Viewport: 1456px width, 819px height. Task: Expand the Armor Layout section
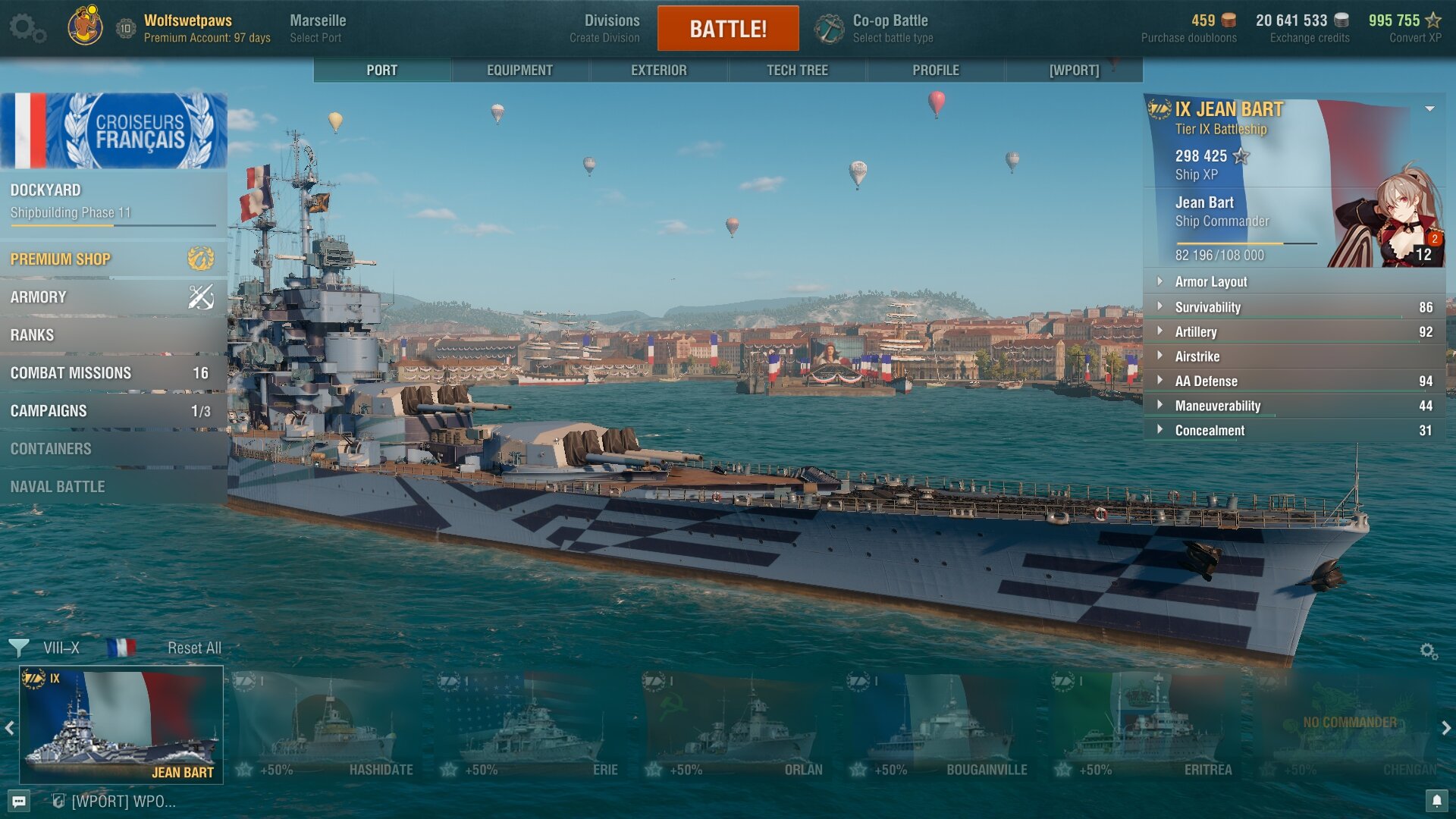1293,282
